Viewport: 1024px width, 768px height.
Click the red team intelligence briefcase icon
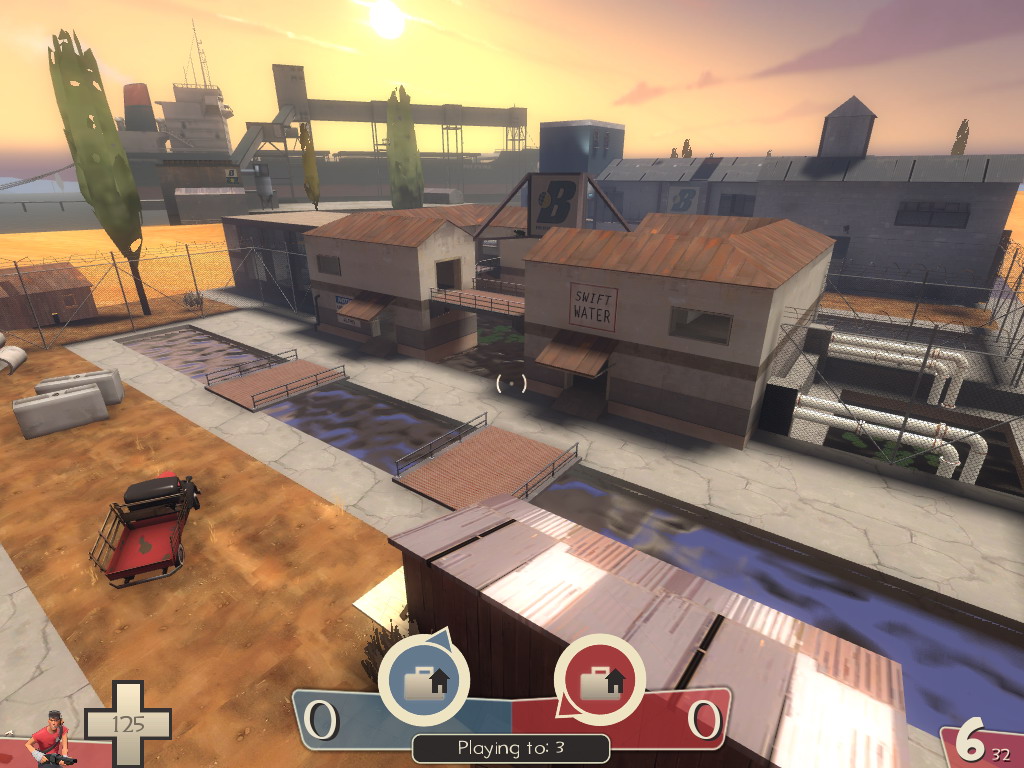[600, 680]
